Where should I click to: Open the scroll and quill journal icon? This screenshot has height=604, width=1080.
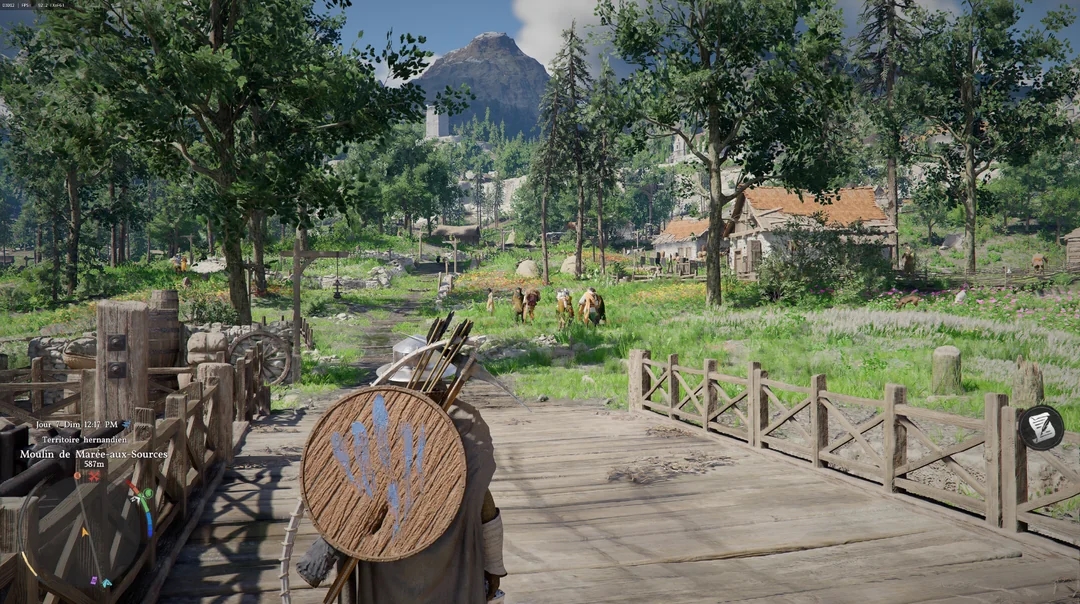pyautogui.click(x=1041, y=427)
